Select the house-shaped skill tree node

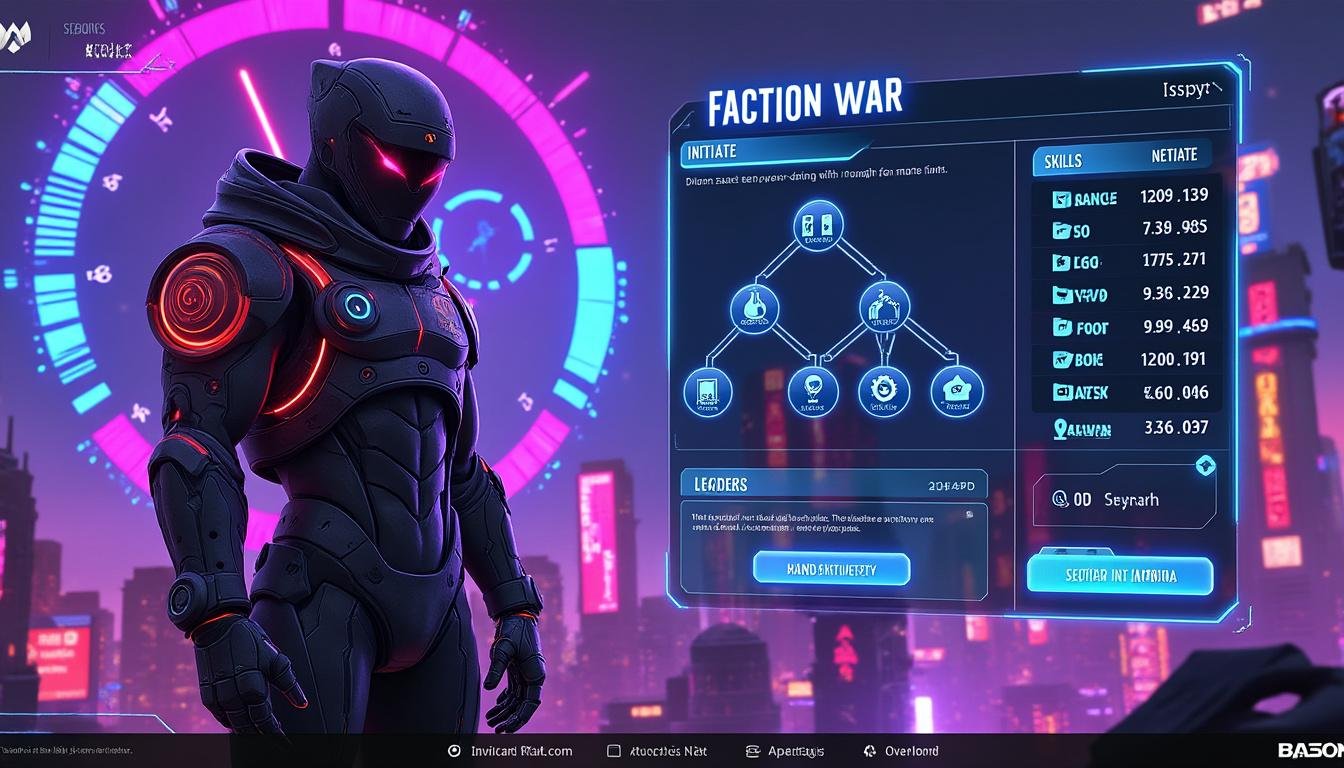(957, 390)
